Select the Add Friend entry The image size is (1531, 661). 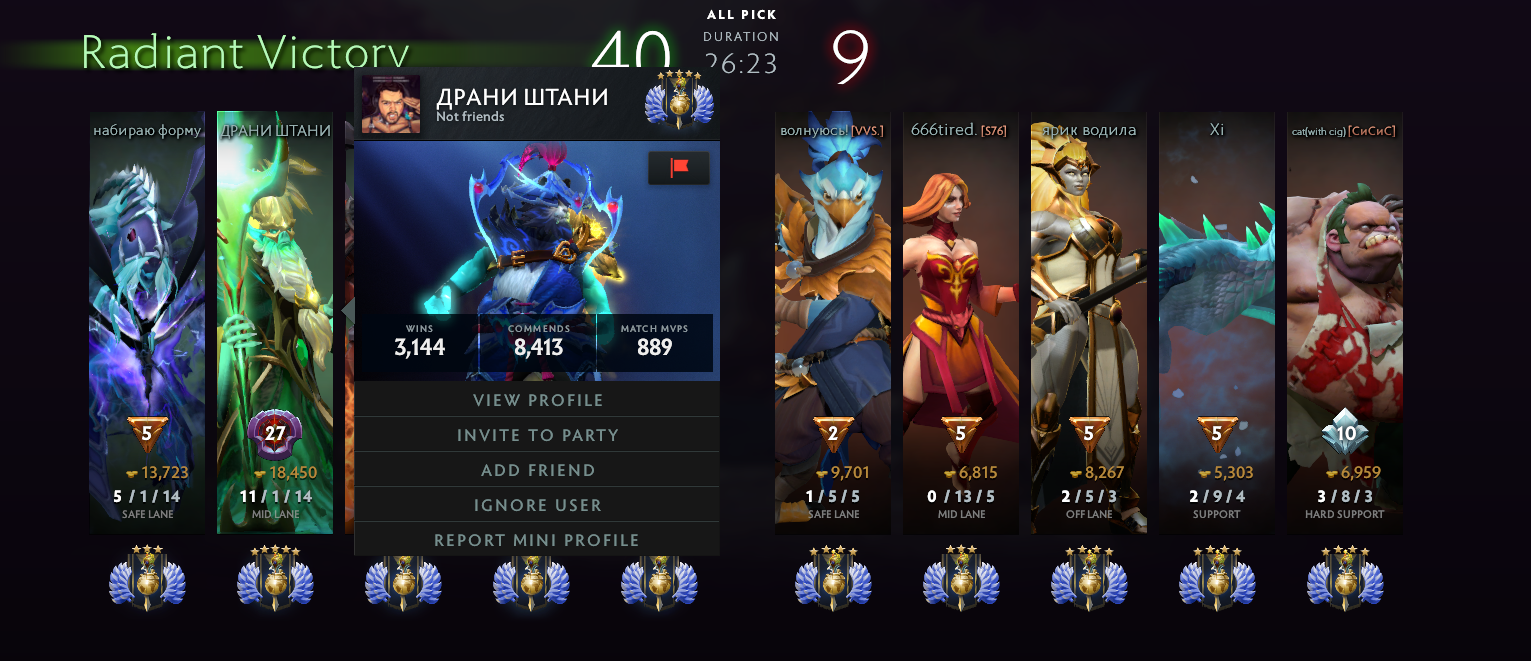[x=537, y=470]
